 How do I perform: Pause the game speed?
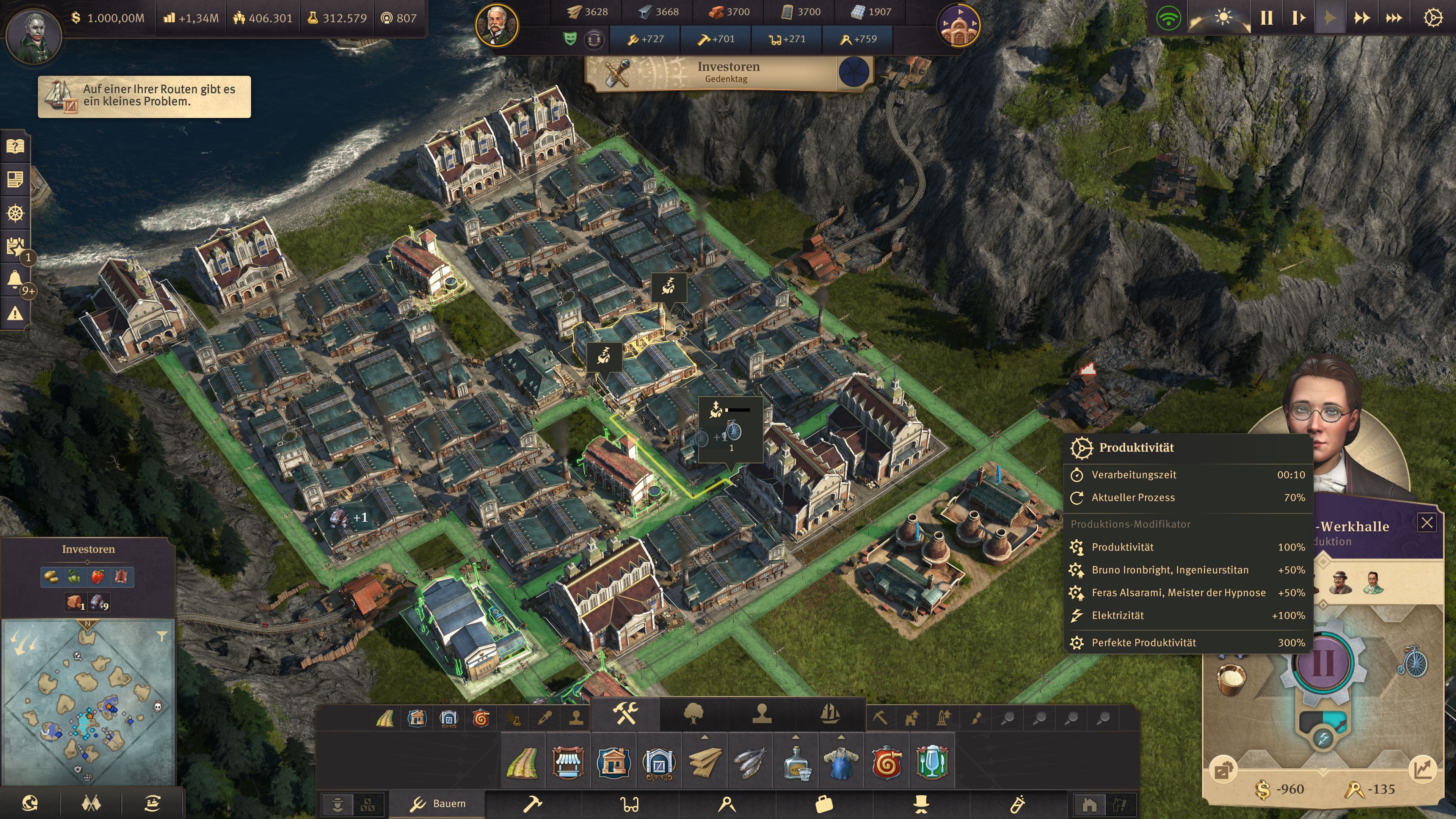1266,18
